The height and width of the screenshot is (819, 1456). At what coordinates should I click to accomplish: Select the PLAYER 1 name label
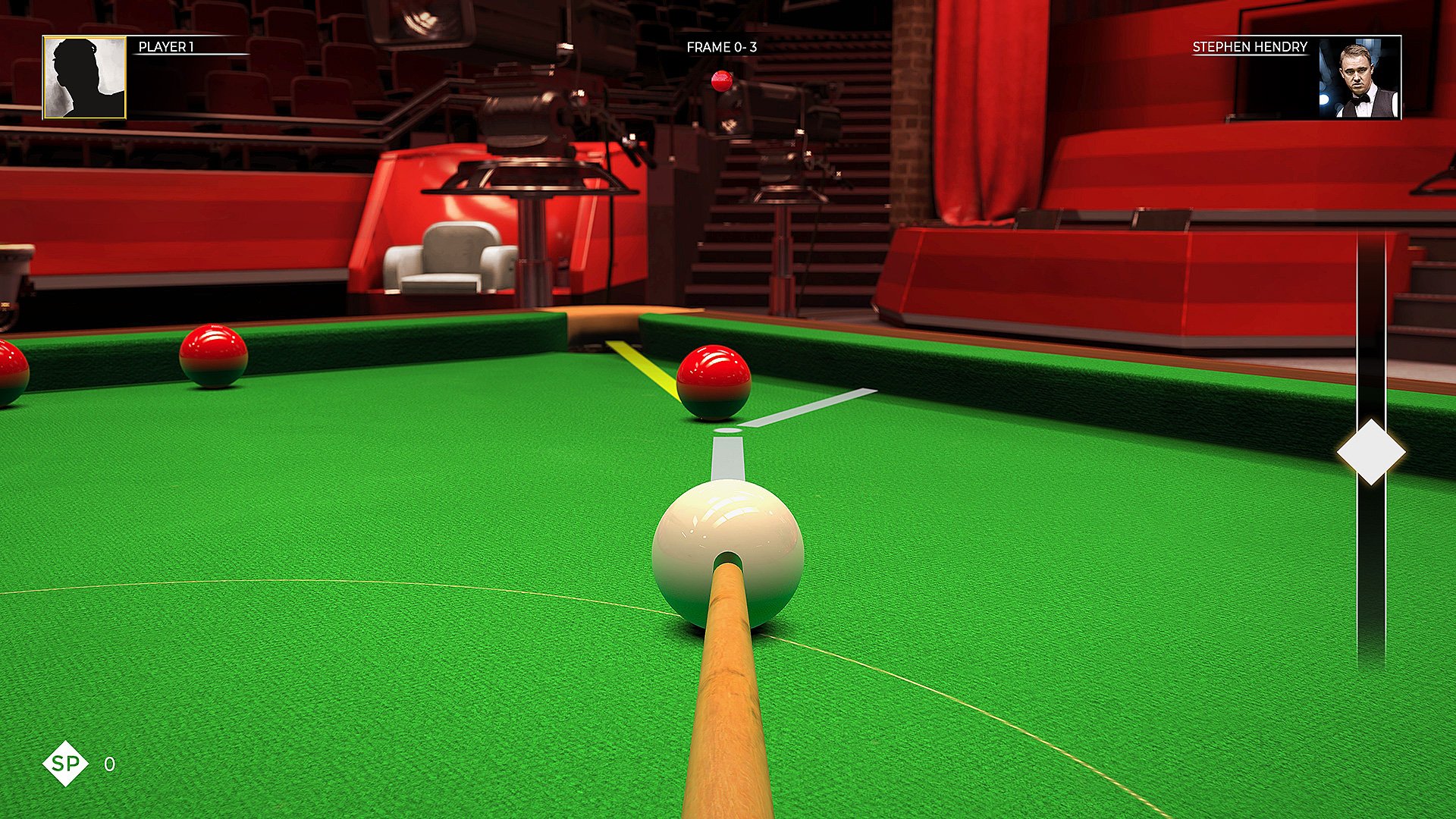point(165,48)
